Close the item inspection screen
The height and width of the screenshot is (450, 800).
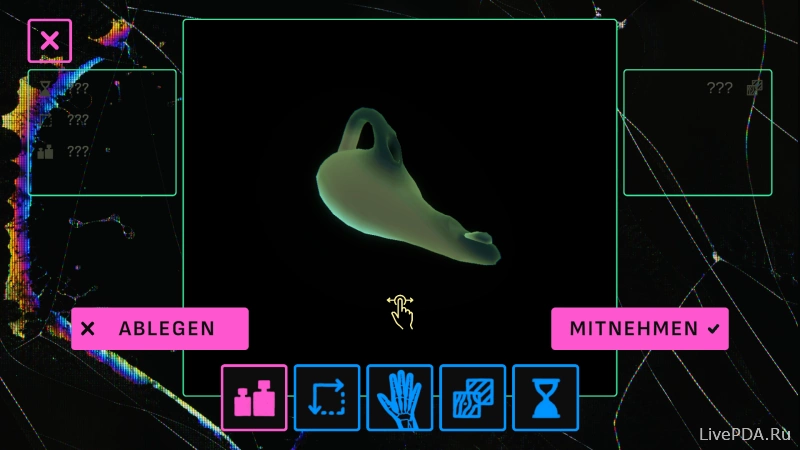49,41
